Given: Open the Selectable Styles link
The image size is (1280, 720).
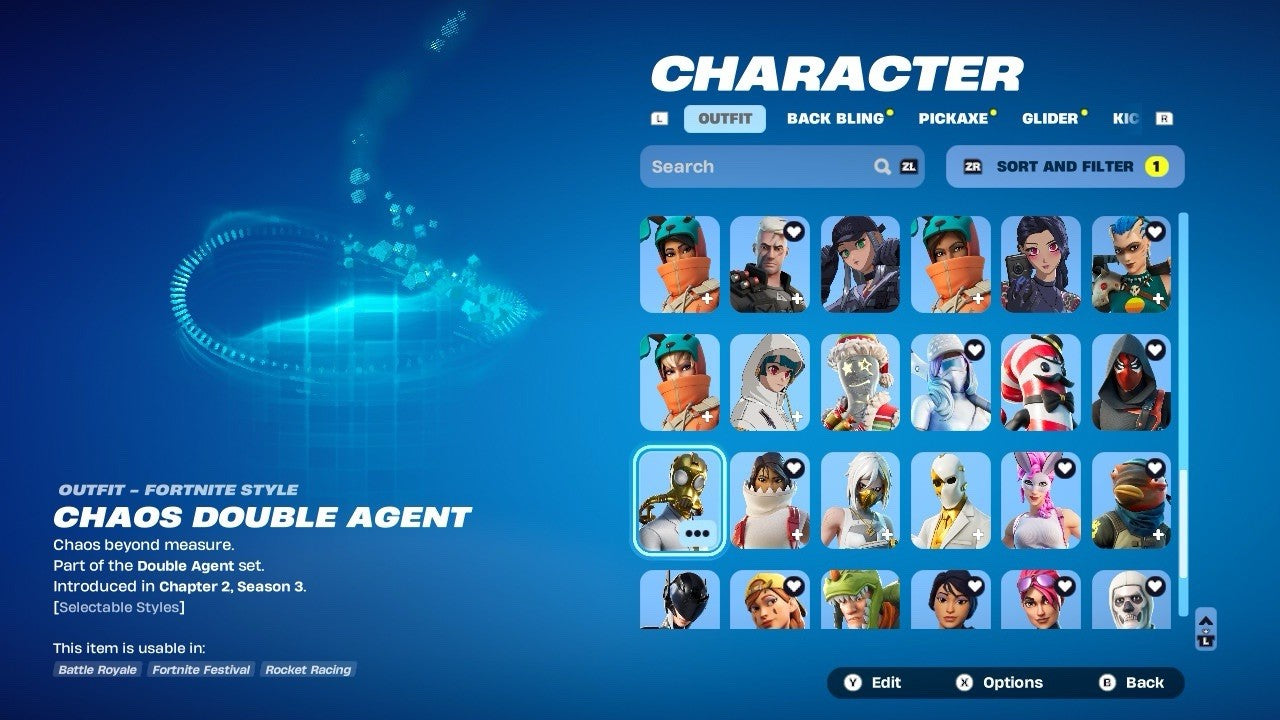Looking at the screenshot, I should [119, 607].
